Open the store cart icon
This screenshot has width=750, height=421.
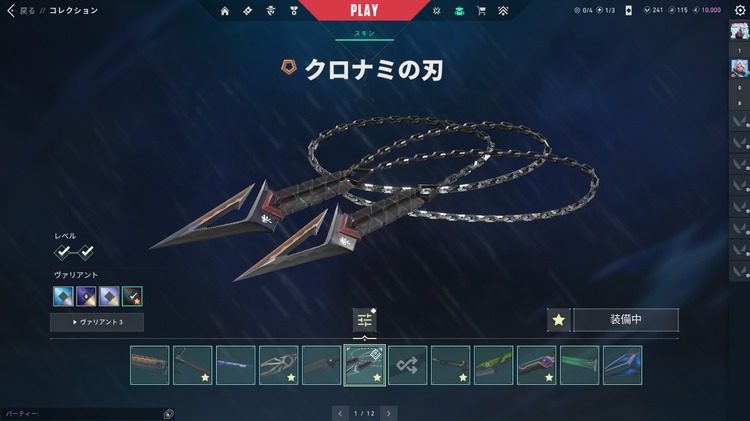pos(481,10)
